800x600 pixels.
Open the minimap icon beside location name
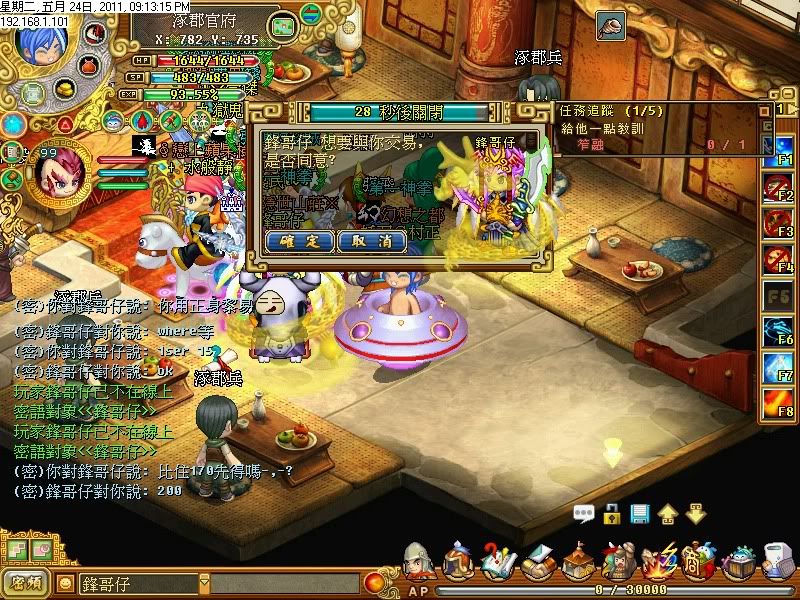click(x=284, y=23)
